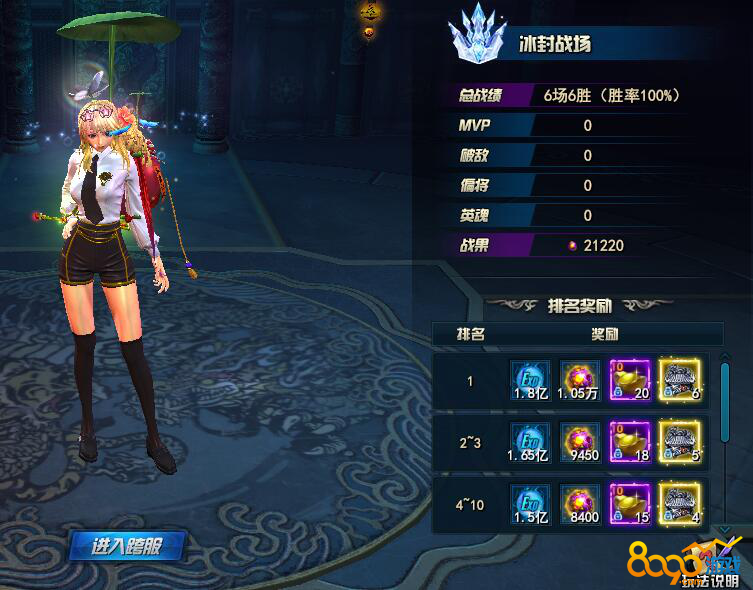View rank 1 silver chest reward
Image resolution: width=753 pixels, height=590 pixels.
click(x=680, y=381)
